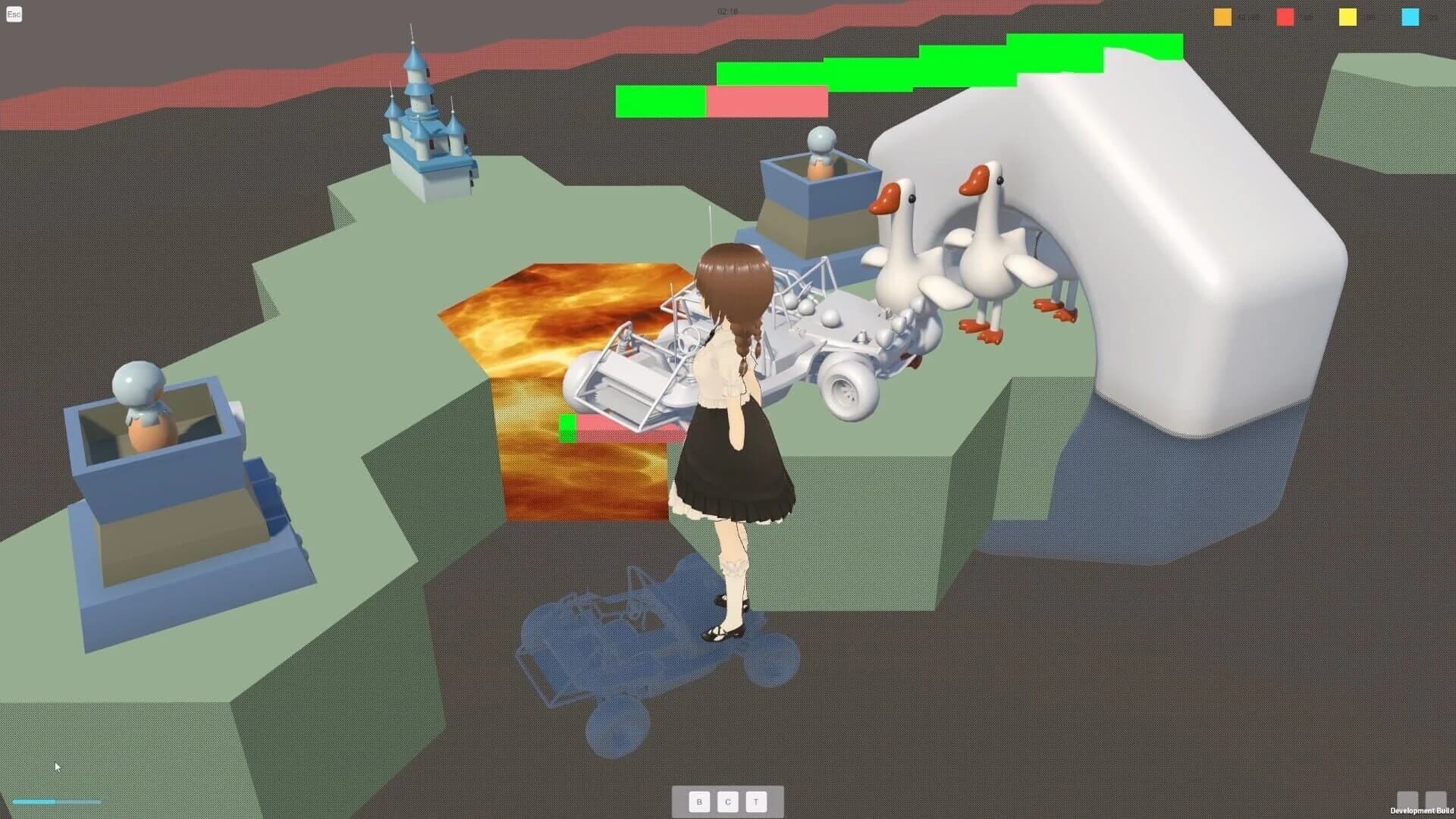Select the yellow resource swatch
Viewport: 1456px width, 819px height.
coord(1348,17)
